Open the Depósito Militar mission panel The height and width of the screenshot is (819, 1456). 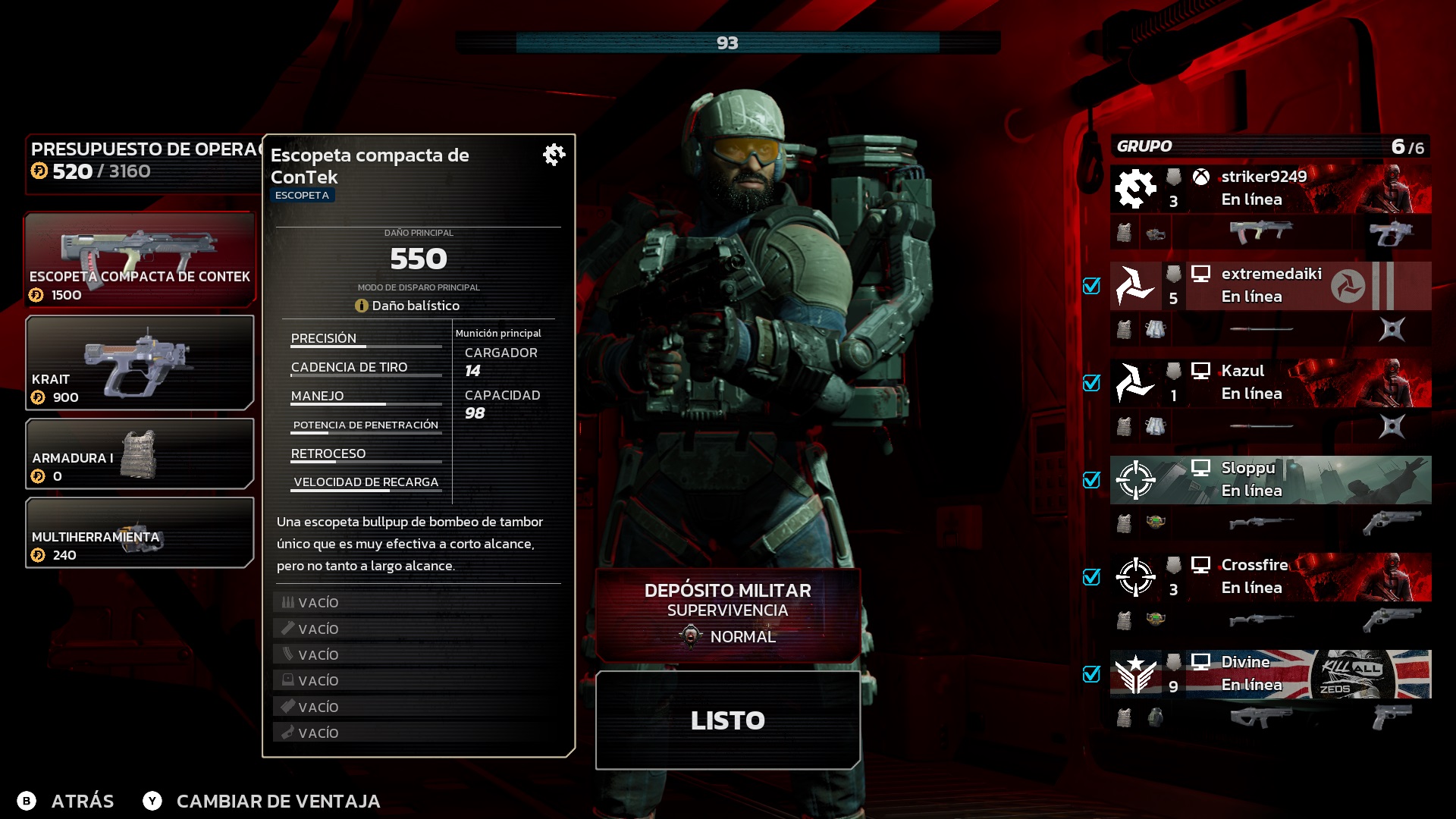click(727, 614)
